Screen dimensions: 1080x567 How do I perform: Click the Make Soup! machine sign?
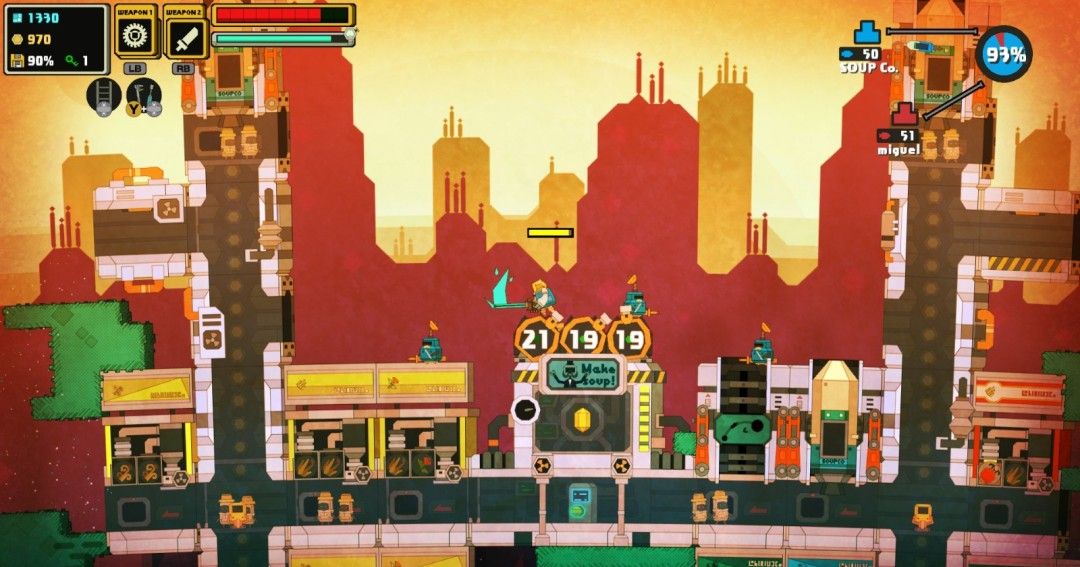582,373
